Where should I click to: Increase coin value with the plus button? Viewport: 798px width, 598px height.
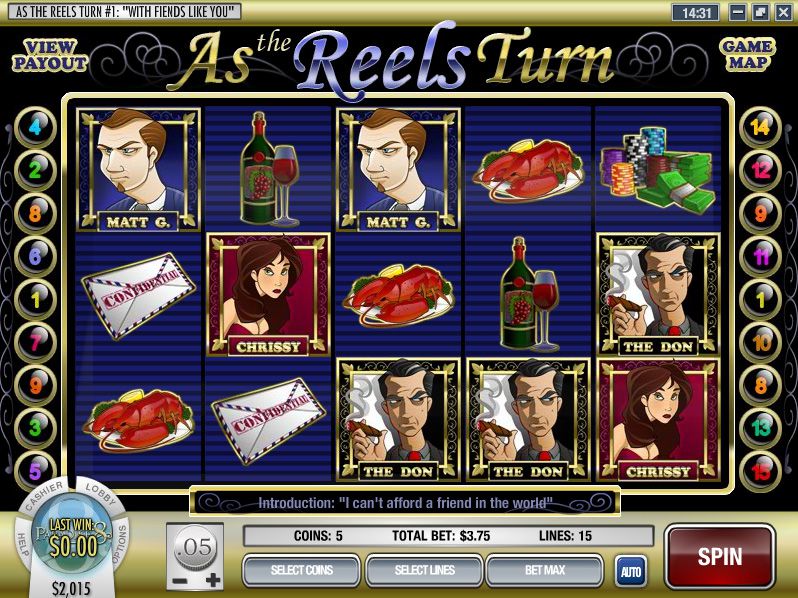pyautogui.click(x=212, y=579)
